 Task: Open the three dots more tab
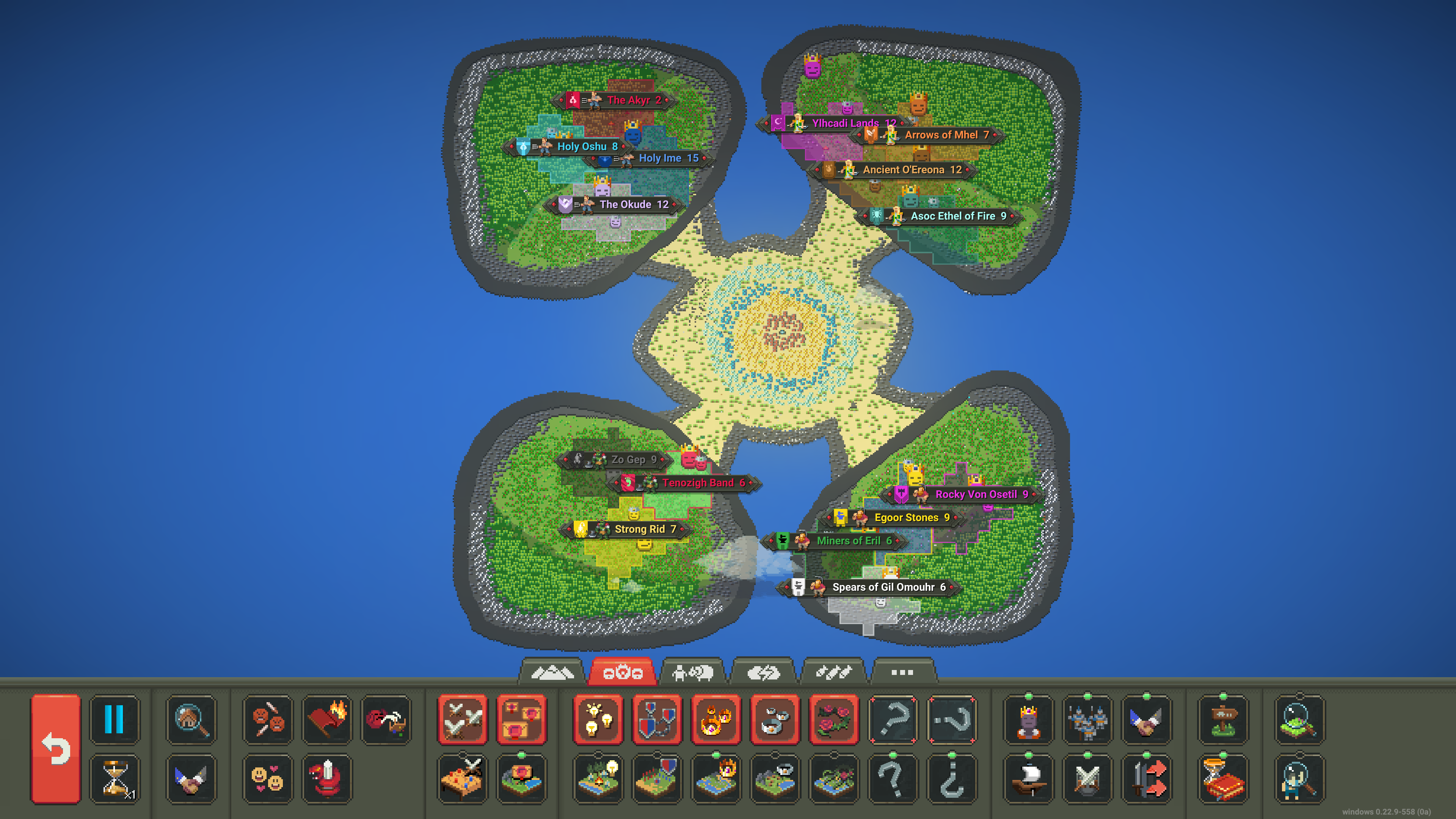click(x=902, y=672)
